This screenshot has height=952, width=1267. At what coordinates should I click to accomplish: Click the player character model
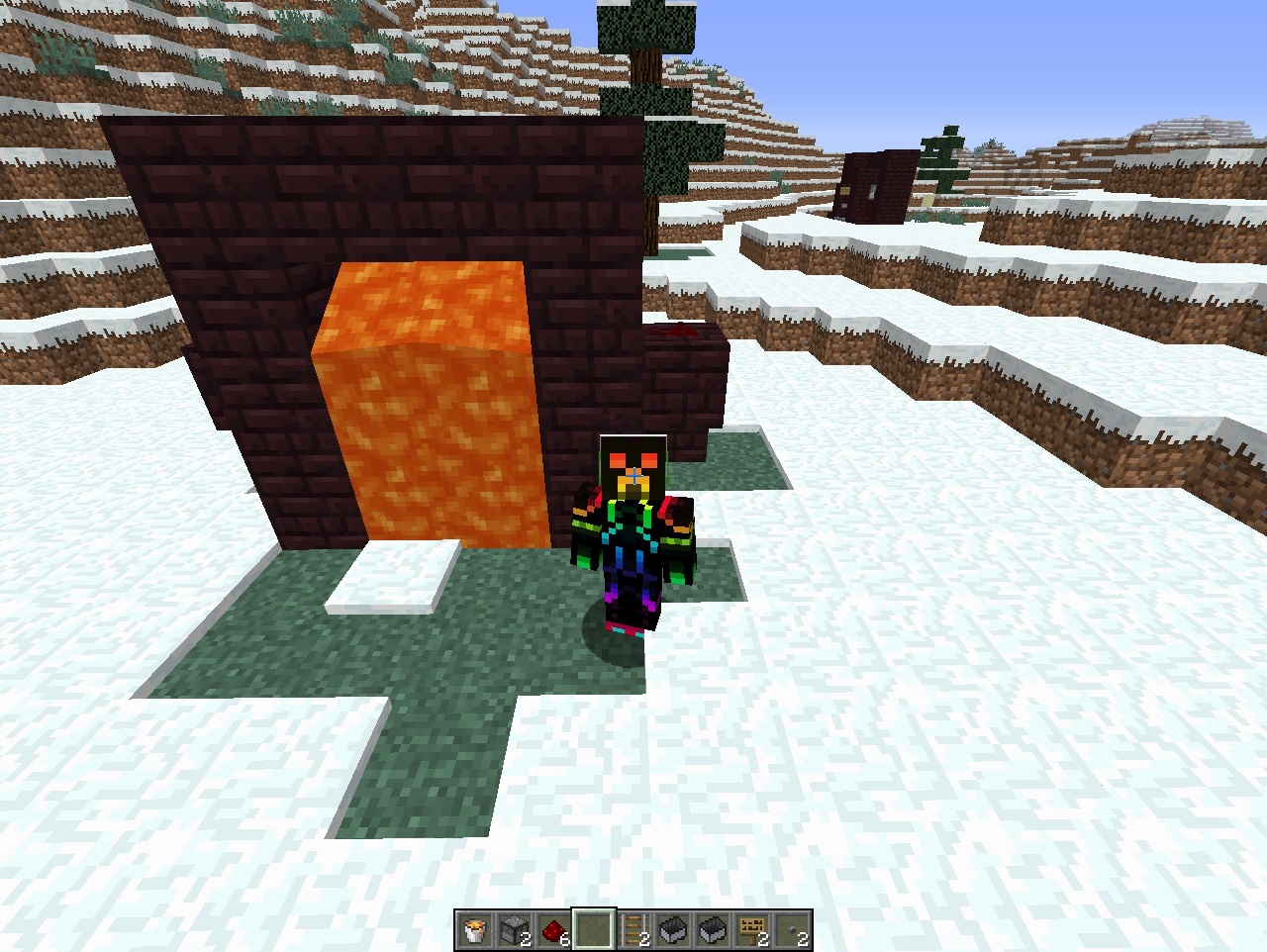click(x=631, y=534)
